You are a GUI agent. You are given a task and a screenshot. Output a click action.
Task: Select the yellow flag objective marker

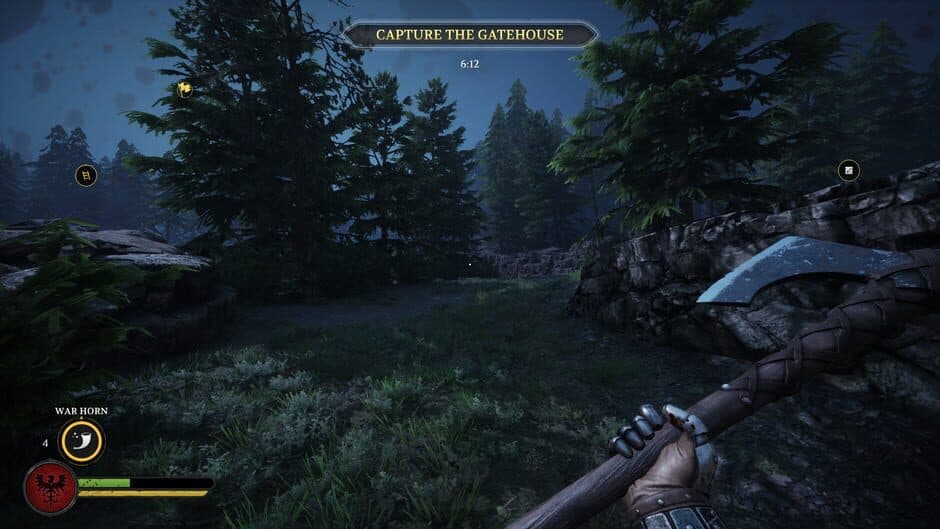(x=184, y=89)
